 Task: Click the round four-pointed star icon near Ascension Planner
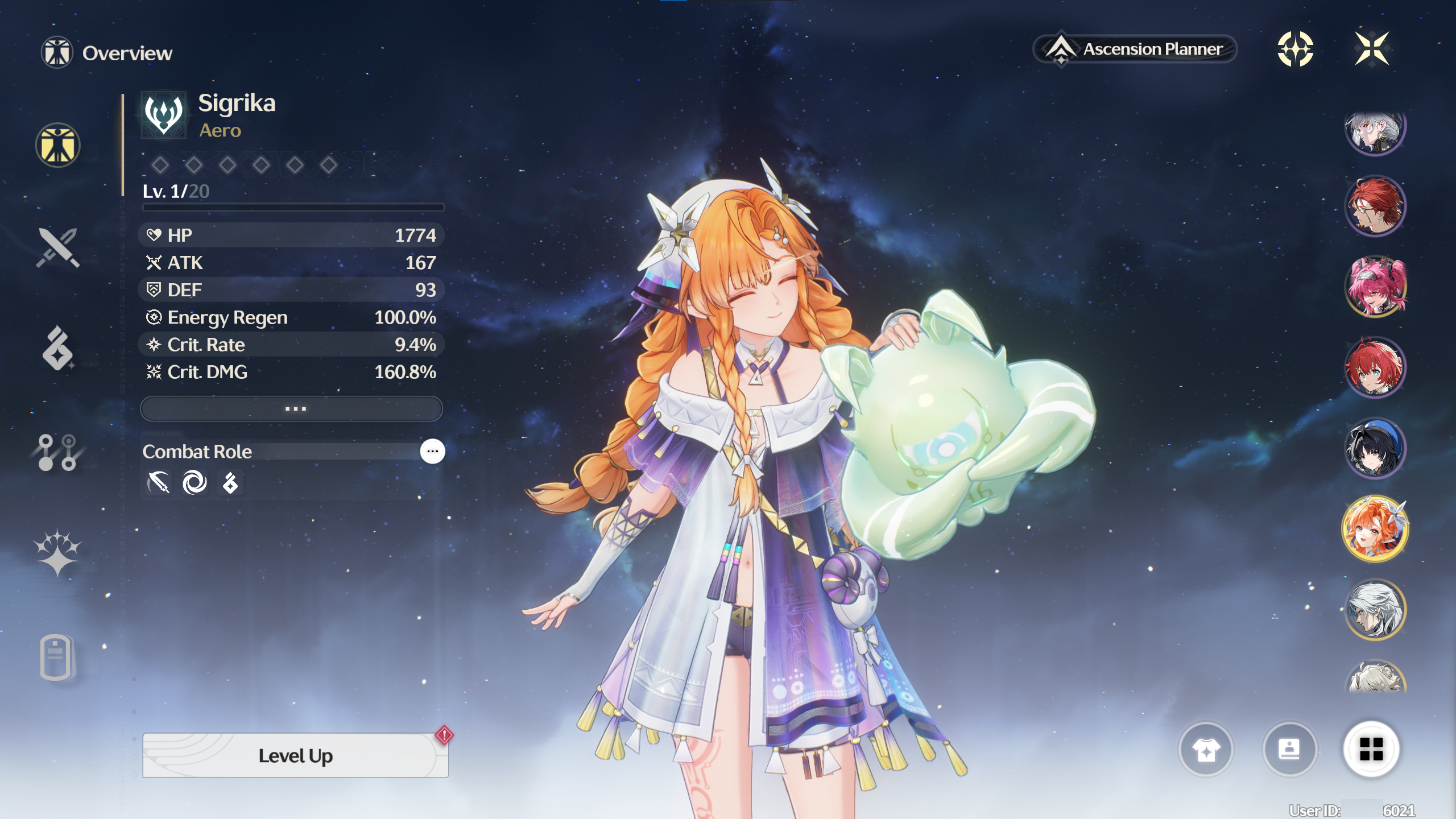pyautogui.click(x=1295, y=49)
